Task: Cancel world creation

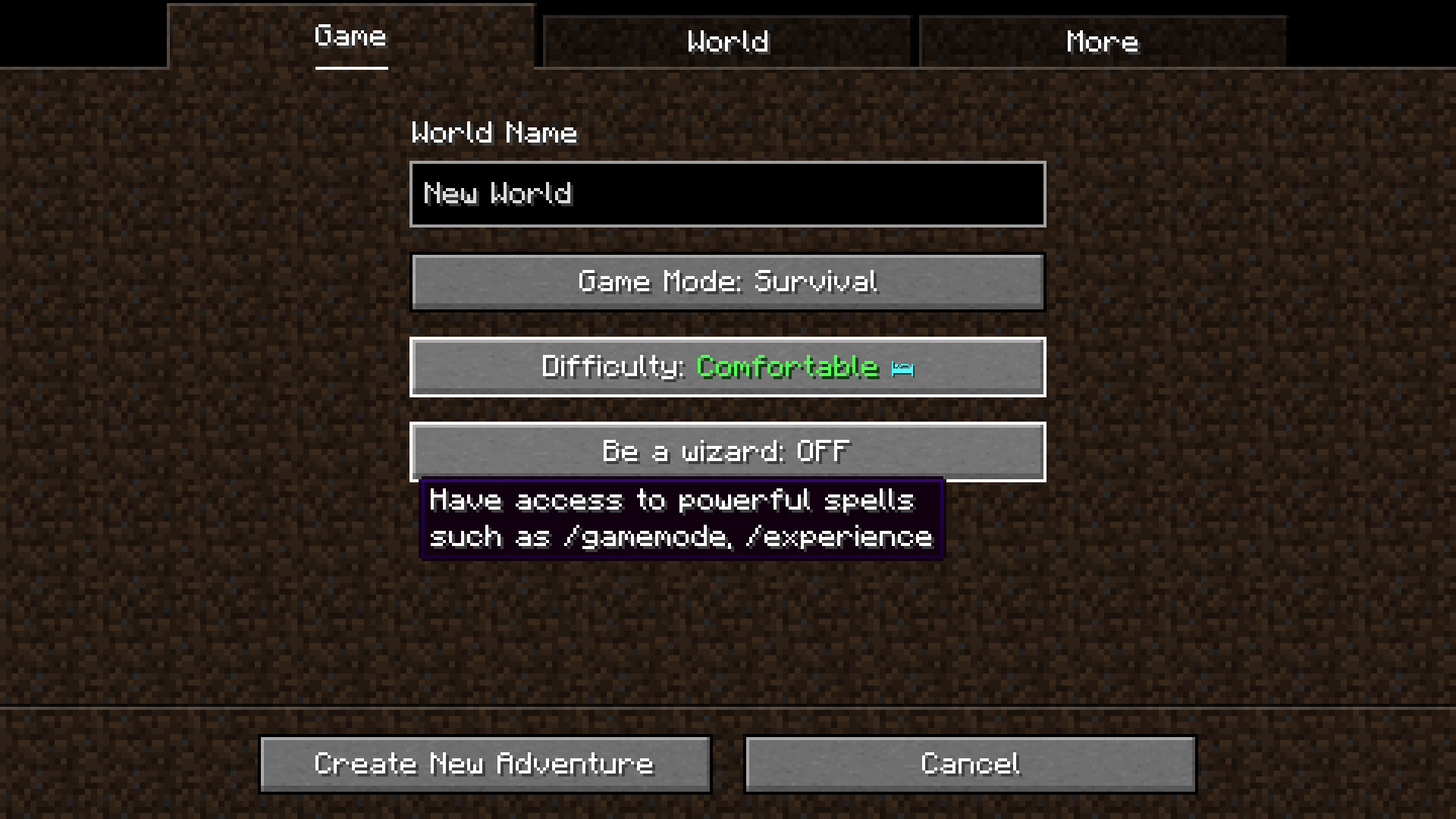Action: click(x=971, y=764)
